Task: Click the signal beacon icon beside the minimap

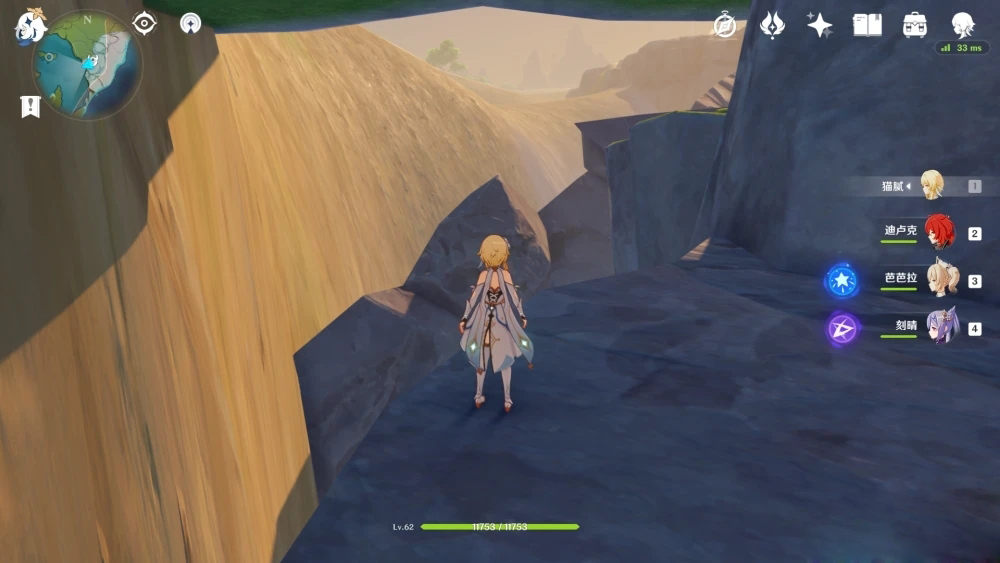Action: click(190, 23)
